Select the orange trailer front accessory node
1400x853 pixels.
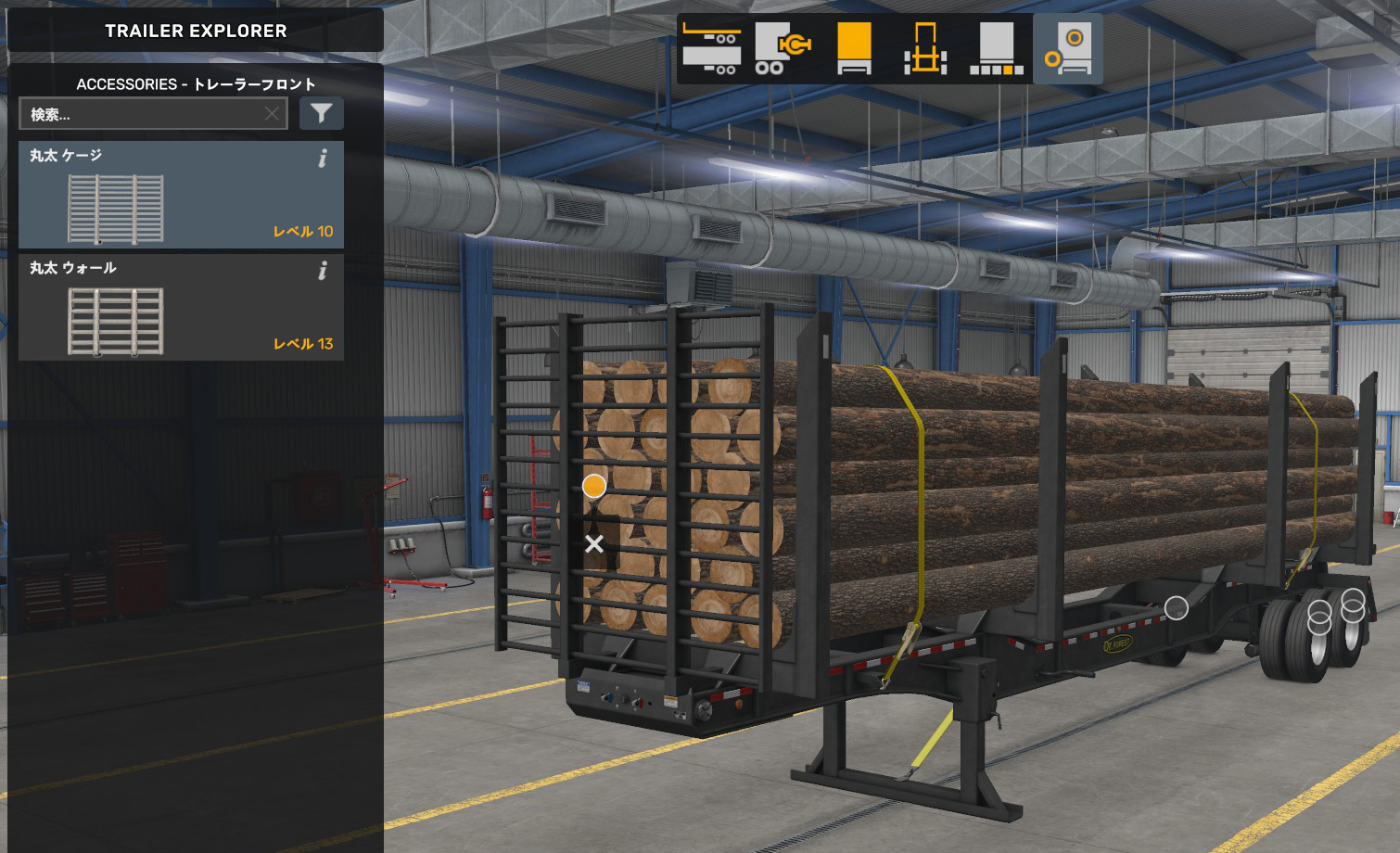click(594, 486)
